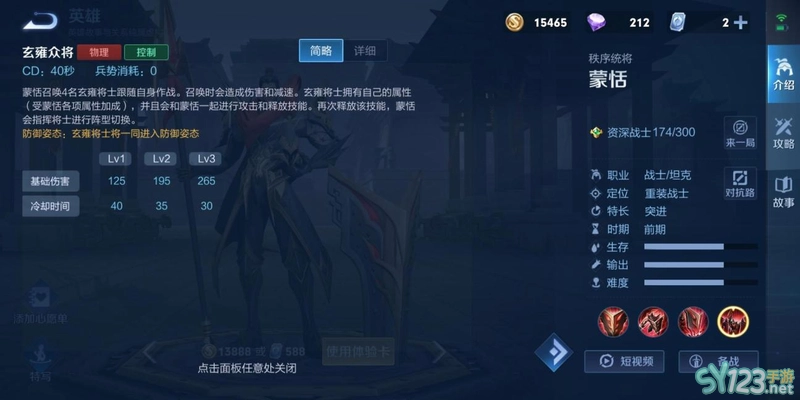
Task: Select the 对抗路 lane button
Action: [x=740, y=182]
